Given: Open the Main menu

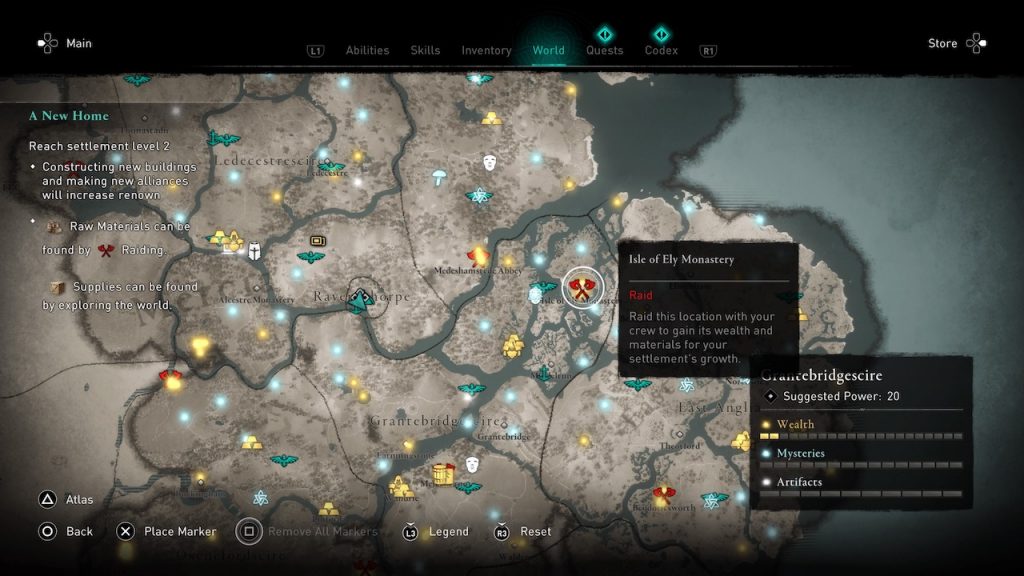Looking at the screenshot, I should tap(64, 43).
